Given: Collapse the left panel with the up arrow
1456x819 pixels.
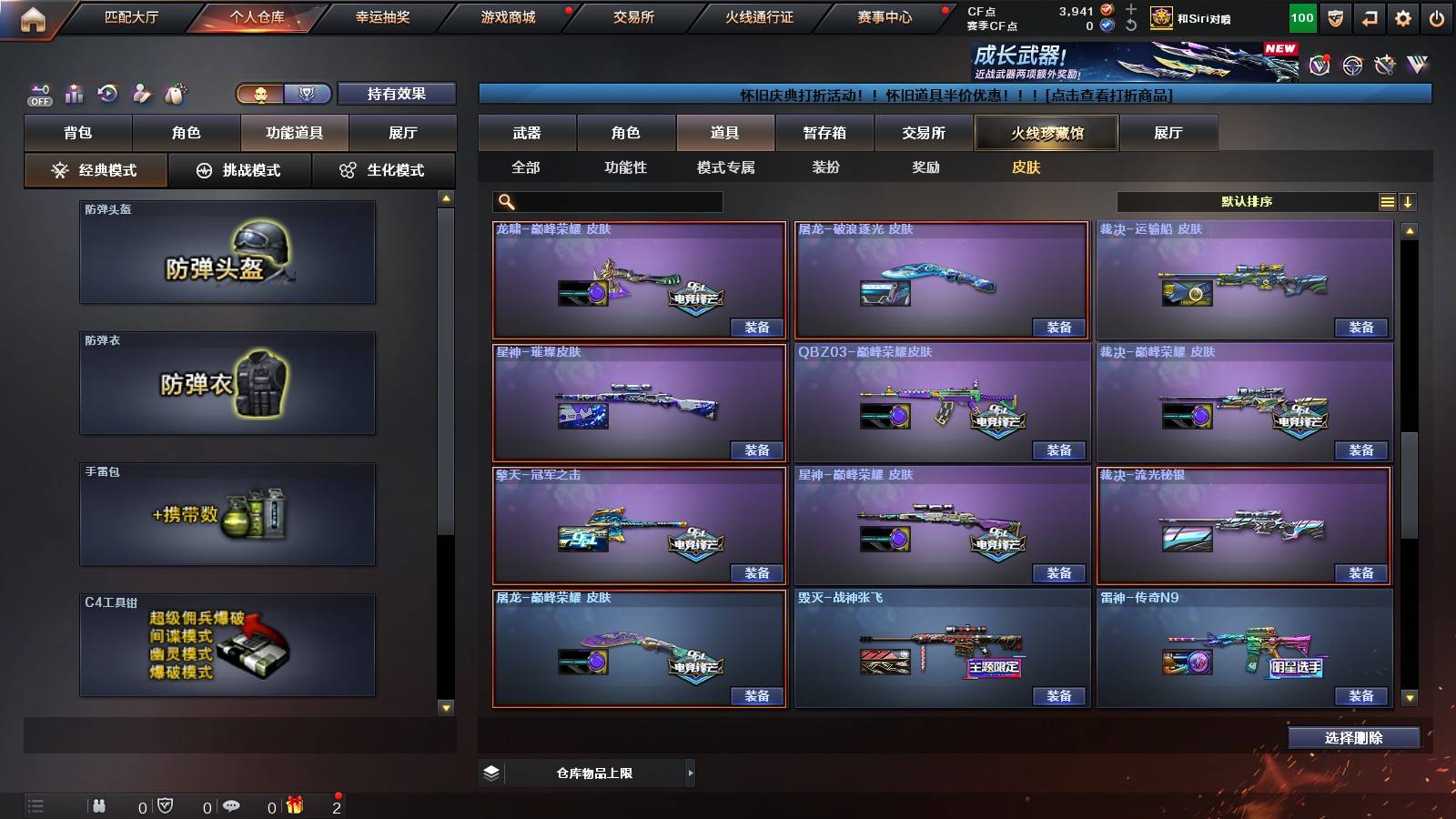Looking at the screenshot, I should 445,194.
